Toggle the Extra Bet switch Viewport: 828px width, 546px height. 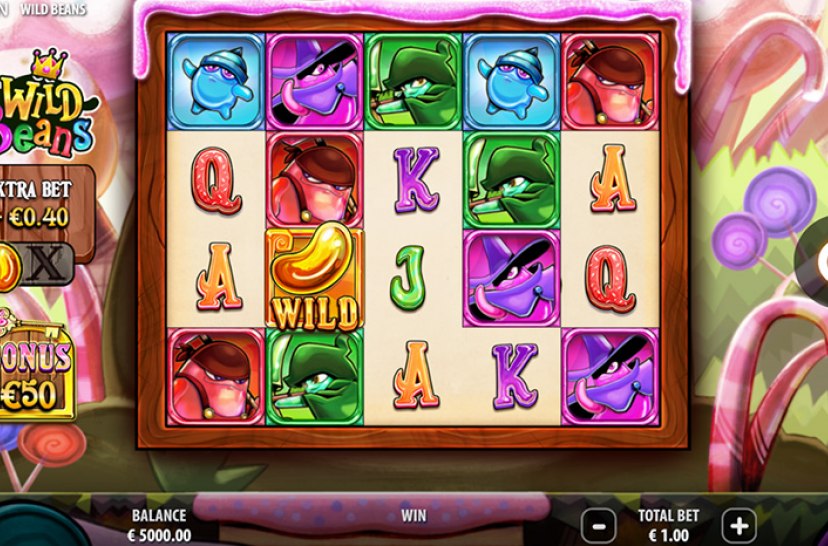[x=28, y=263]
